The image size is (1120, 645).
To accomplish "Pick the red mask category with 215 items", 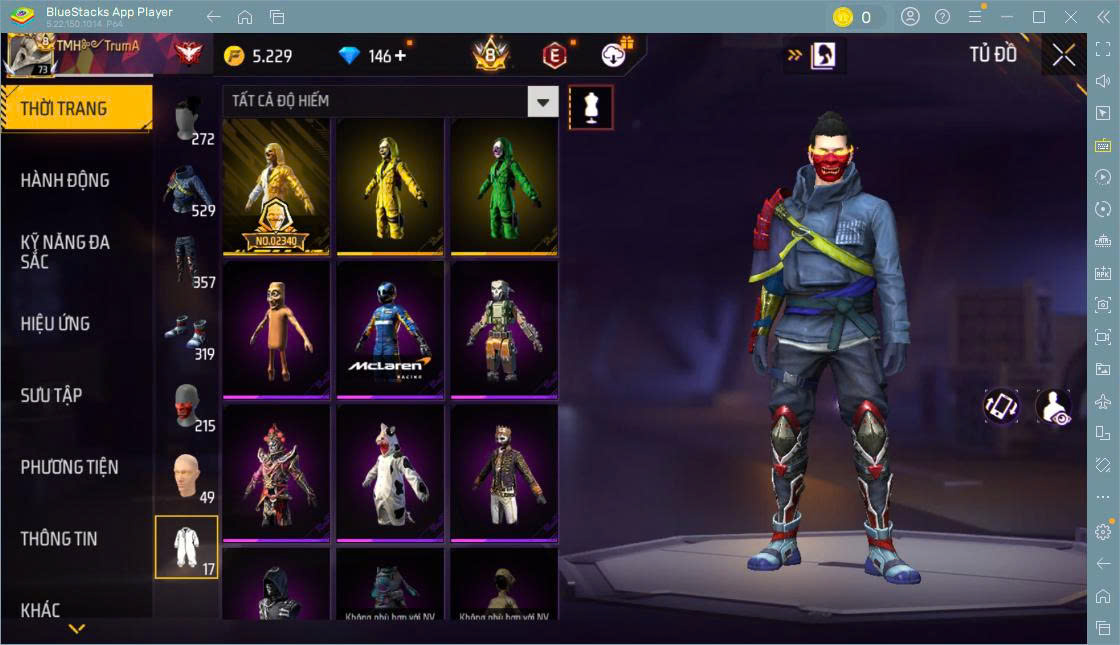I will [x=188, y=406].
